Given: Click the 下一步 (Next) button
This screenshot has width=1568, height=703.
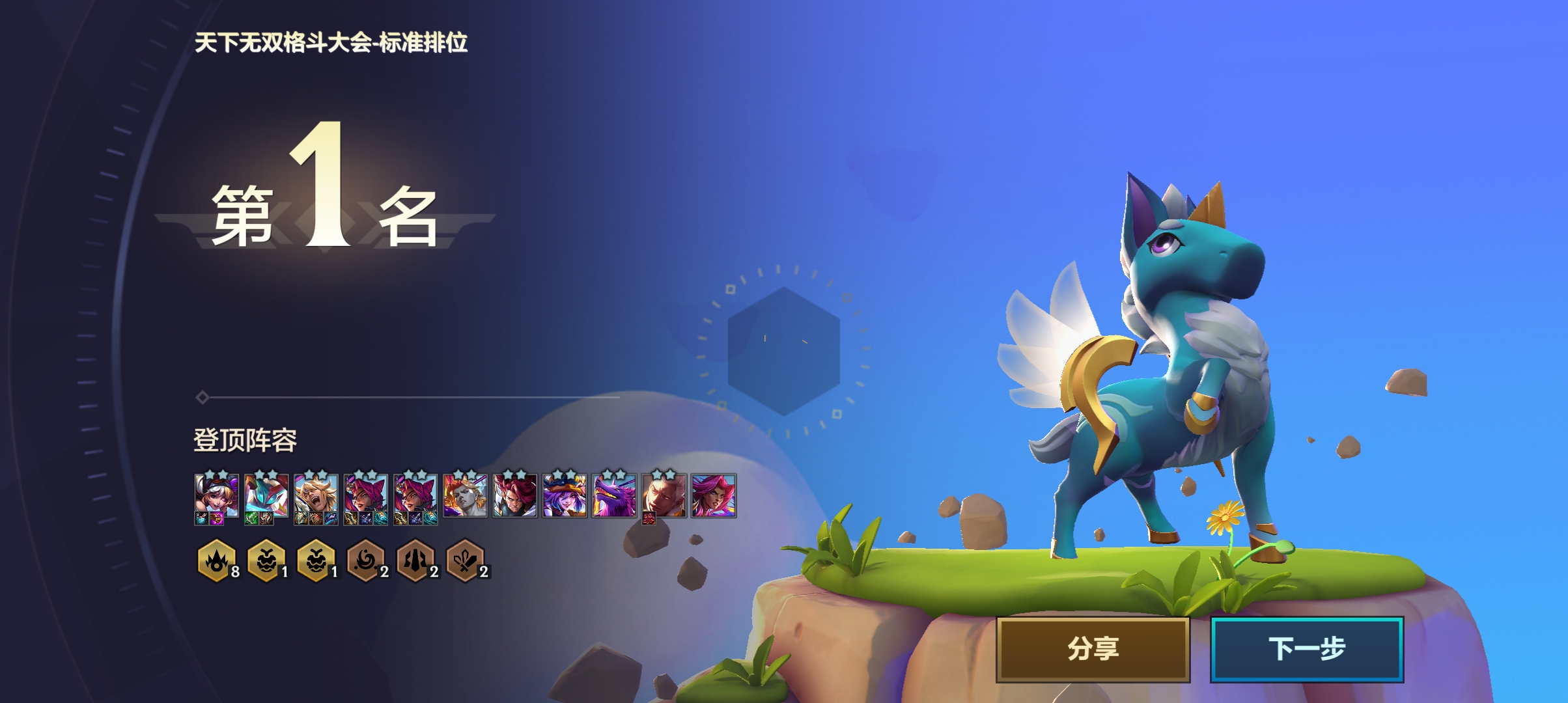Looking at the screenshot, I should click(1306, 649).
